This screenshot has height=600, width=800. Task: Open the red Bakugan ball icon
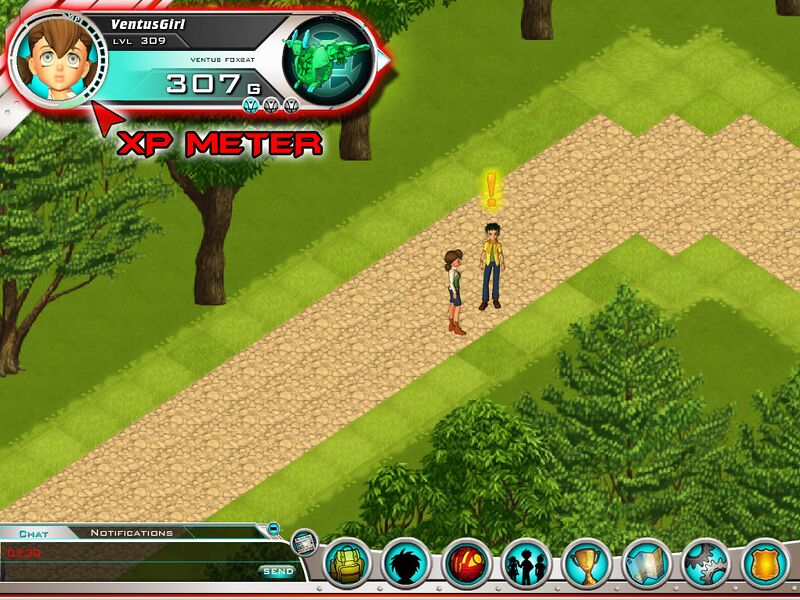466,564
